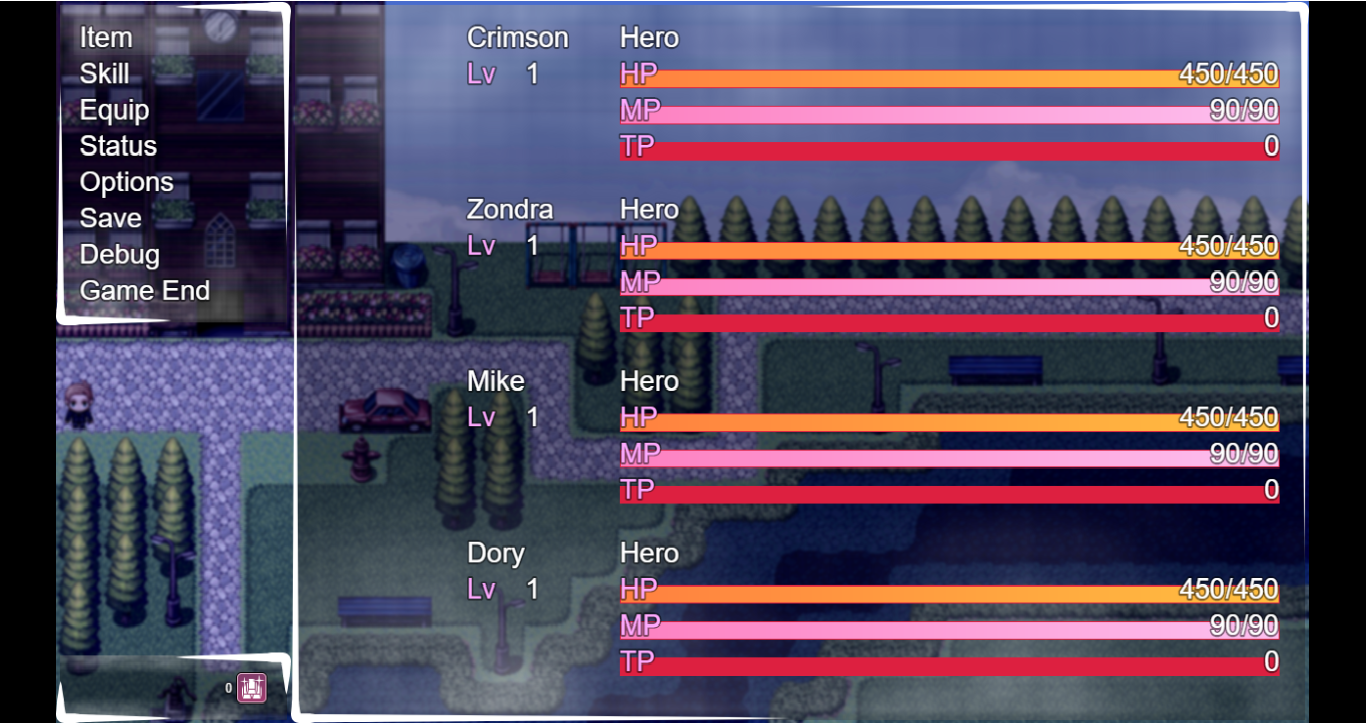Viewport: 1366px width, 723px height.
Task: Select Crimson in the party list
Action: pos(517,37)
